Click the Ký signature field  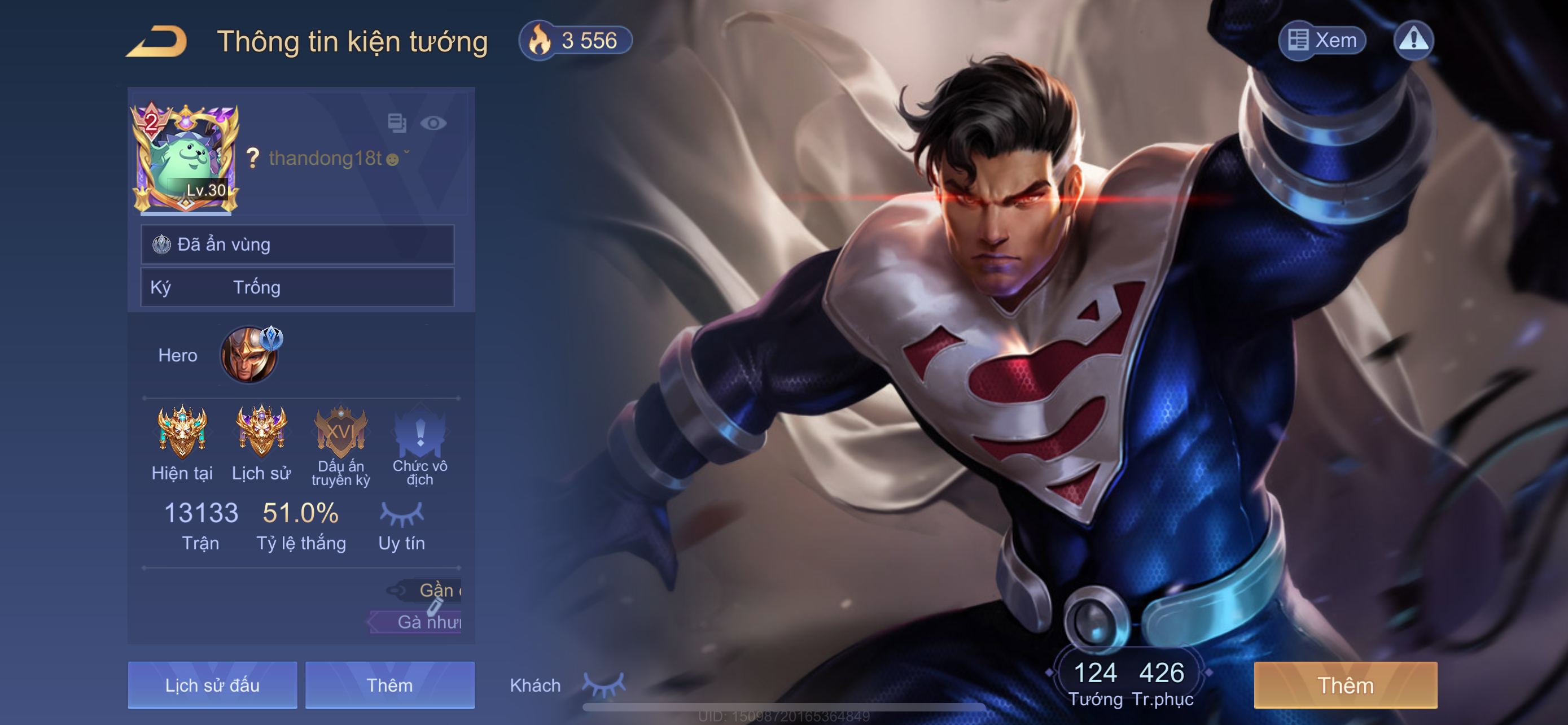coord(297,287)
